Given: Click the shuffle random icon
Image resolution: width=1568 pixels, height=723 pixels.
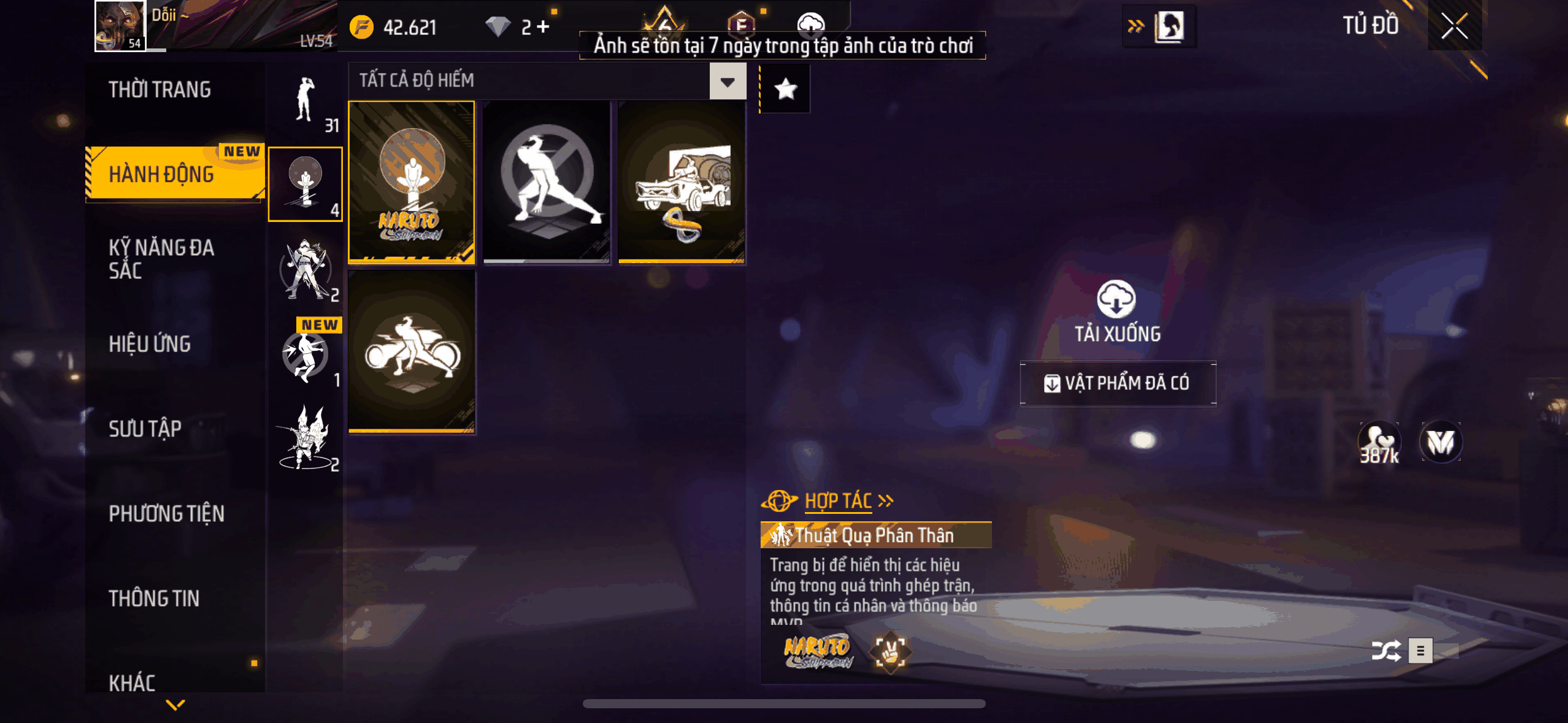Looking at the screenshot, I should click(x=1385, y=651).
